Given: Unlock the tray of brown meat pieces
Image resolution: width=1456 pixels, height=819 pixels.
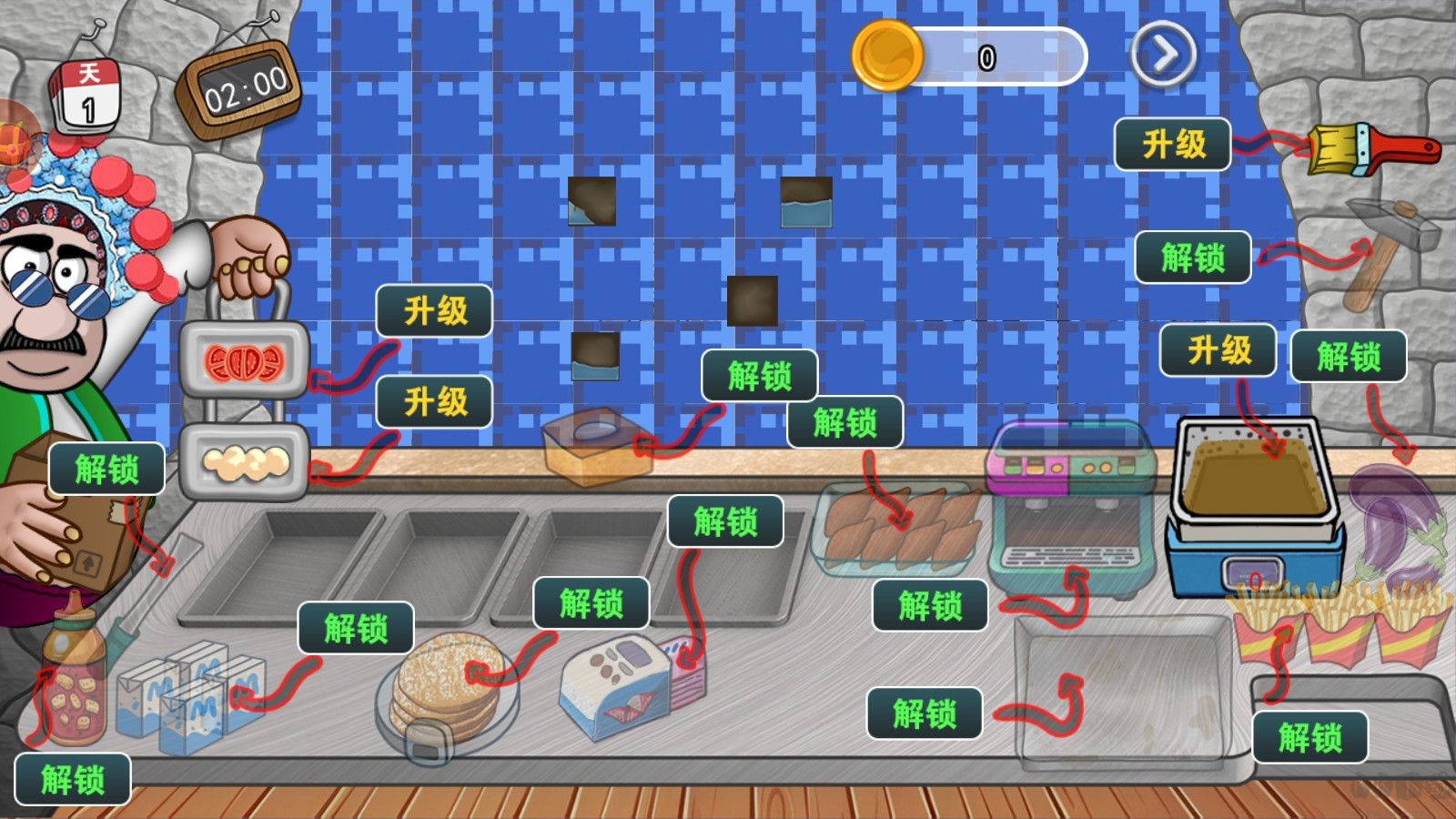Looking at the screenshot, I should tap(844, 422).
